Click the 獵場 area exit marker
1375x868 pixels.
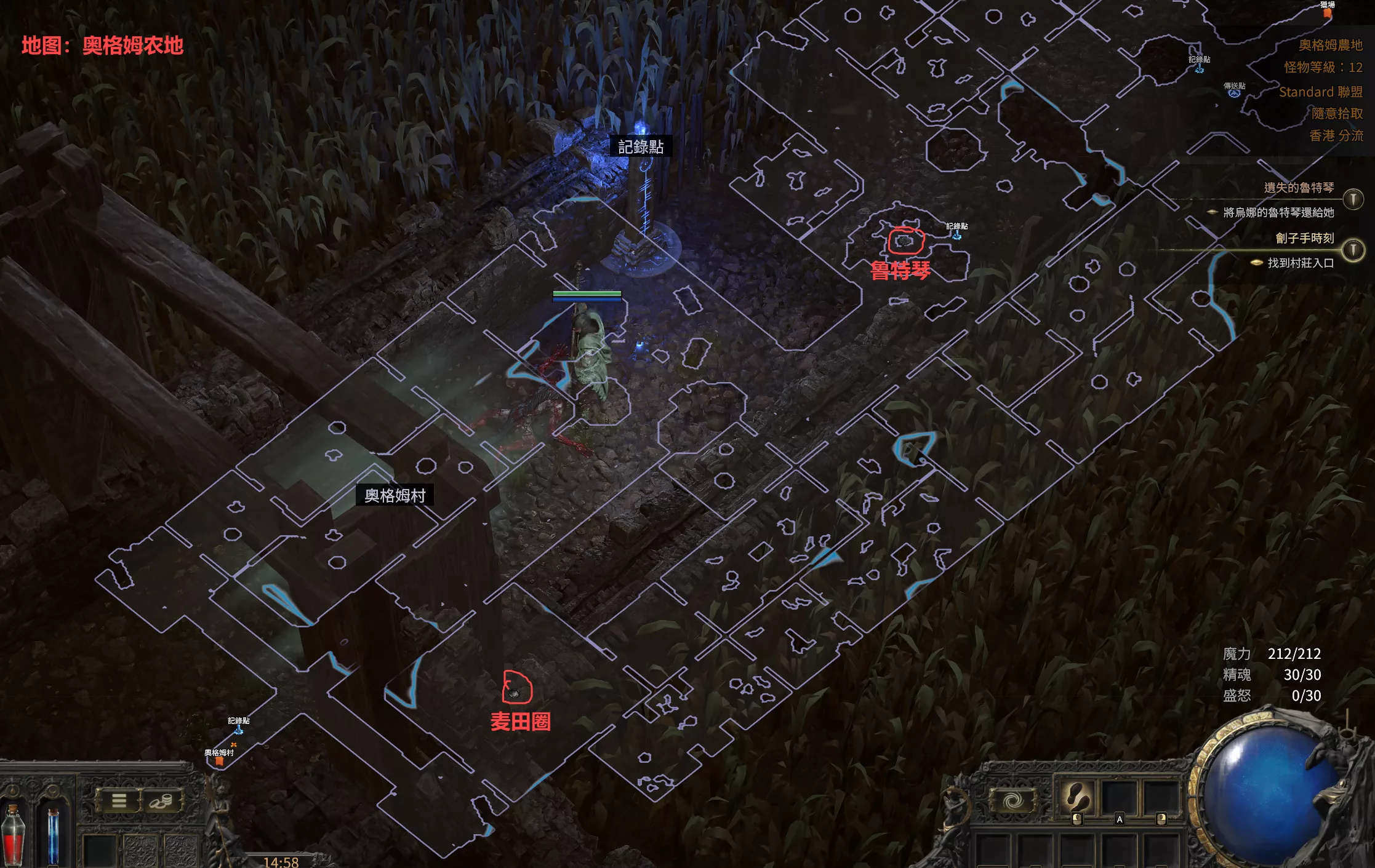[x=1328, y=12]
